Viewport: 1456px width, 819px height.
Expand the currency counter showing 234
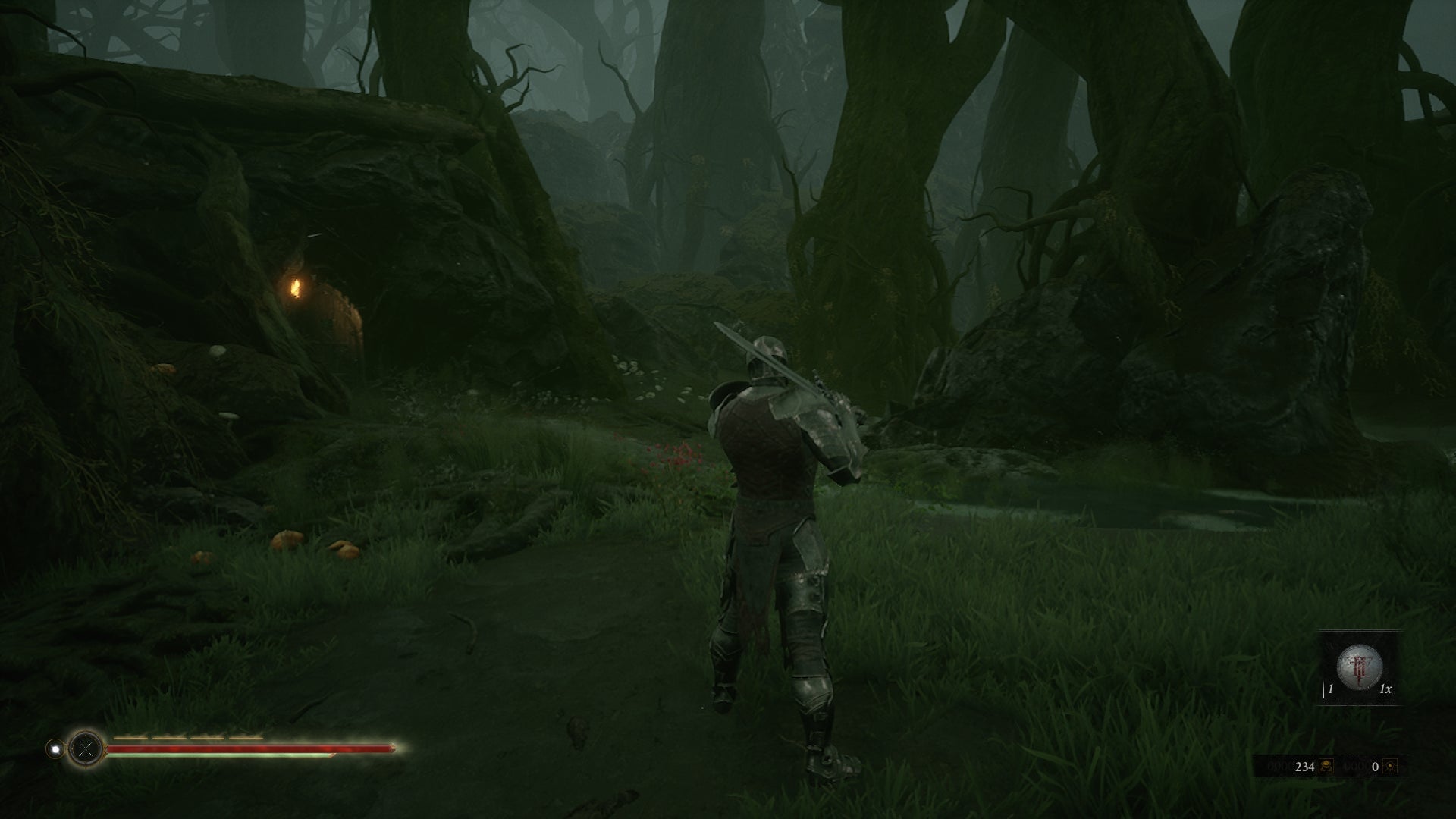coord(1304,767)
